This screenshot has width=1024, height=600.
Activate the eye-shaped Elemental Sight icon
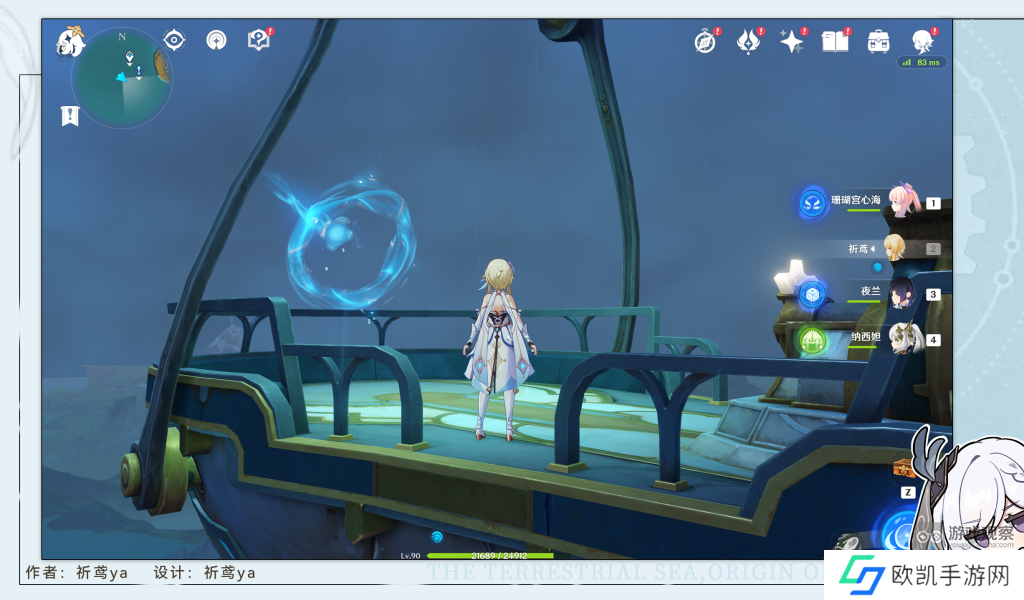pyautogui.click(x=175, y=40)
